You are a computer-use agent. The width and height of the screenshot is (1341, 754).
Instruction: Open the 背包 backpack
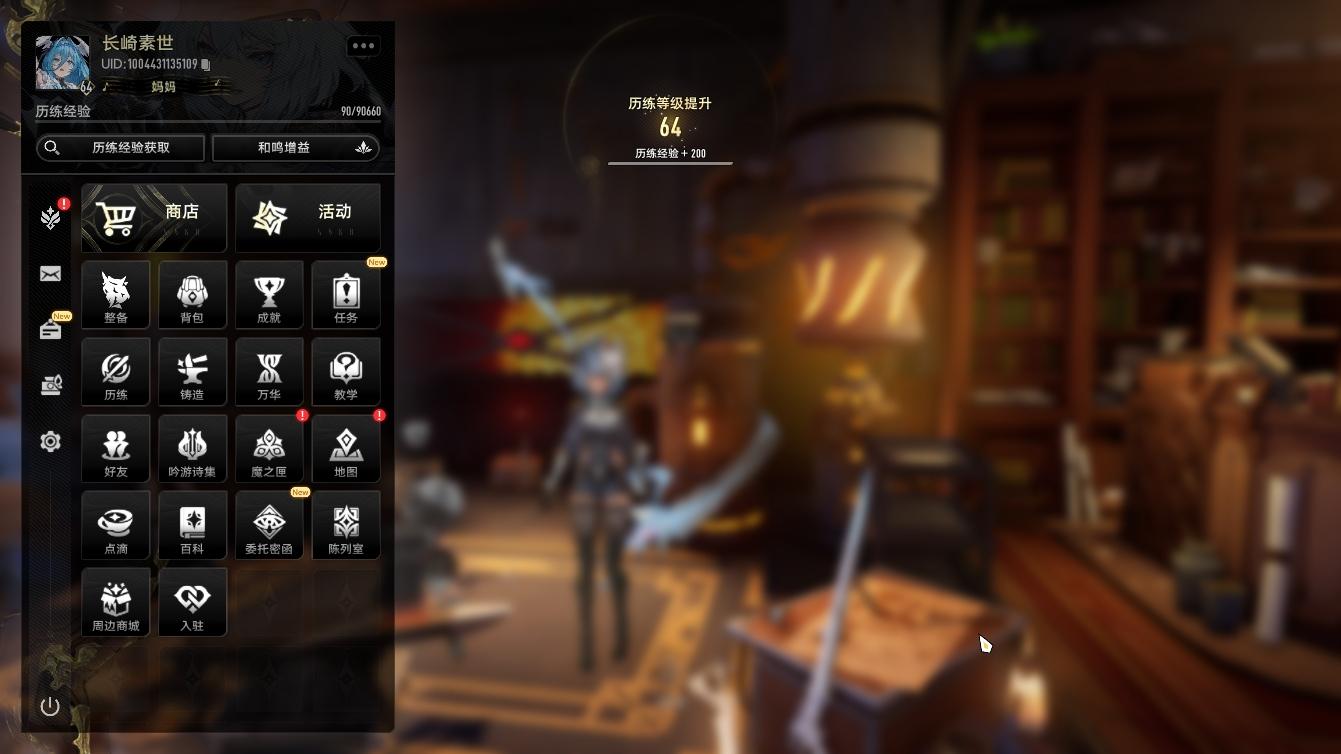(x=192, y=295)
